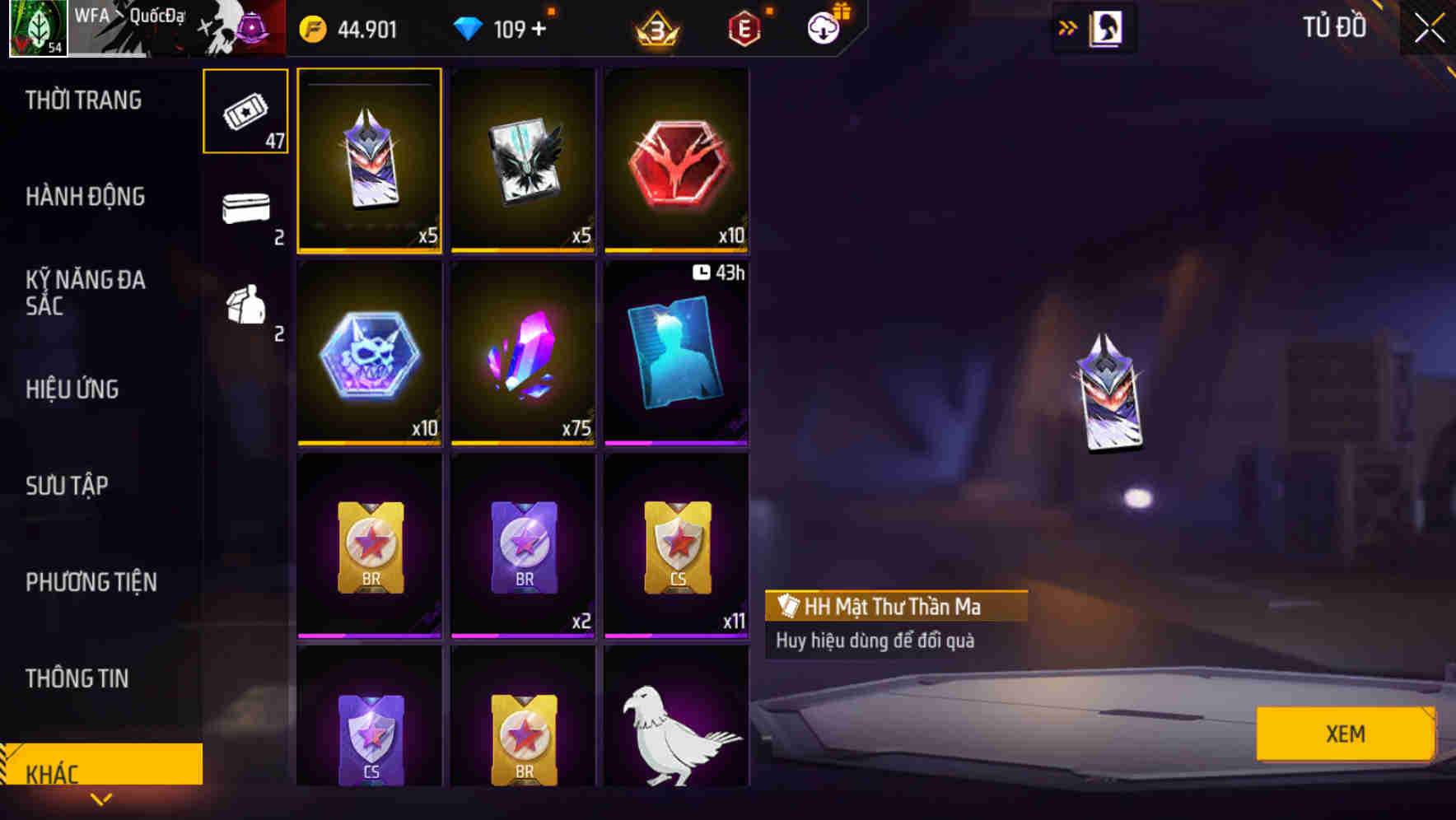The image size is (1456, 820).
Task: Click the double-arrow expander near top right
Action: click(1068, 27)
